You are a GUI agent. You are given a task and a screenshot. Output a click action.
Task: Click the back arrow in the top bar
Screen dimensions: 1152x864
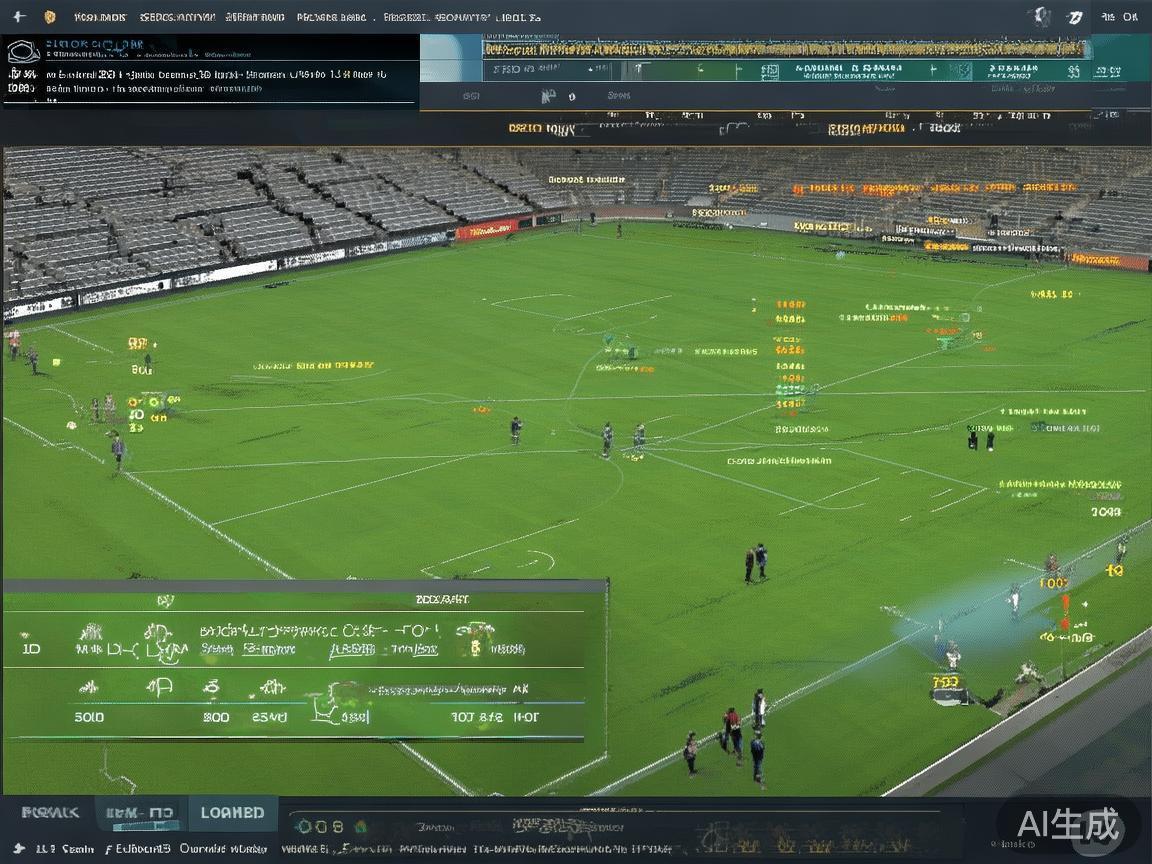click(x=19, y=17)
